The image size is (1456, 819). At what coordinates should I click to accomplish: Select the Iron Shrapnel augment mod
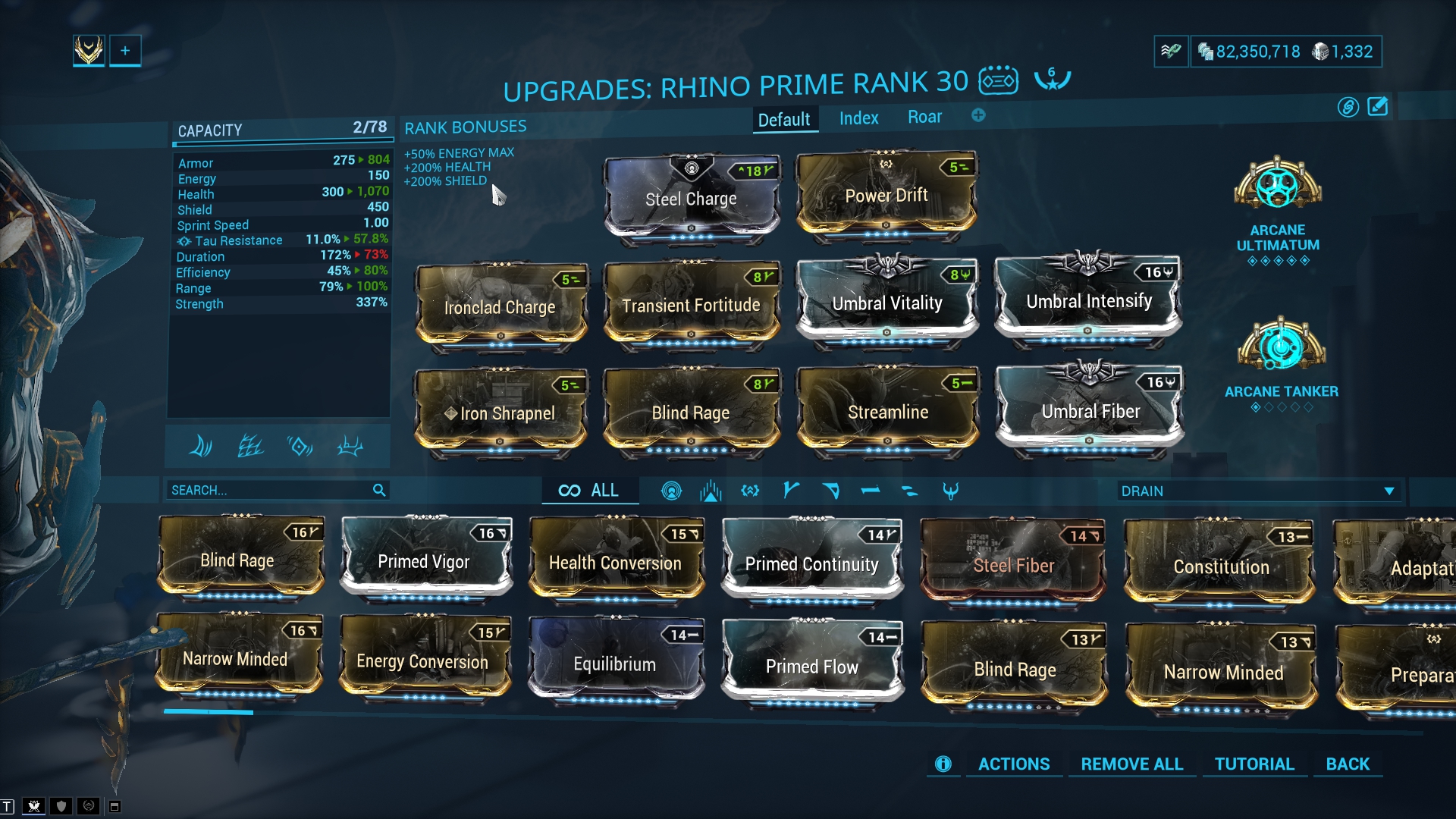click(500, 413)
